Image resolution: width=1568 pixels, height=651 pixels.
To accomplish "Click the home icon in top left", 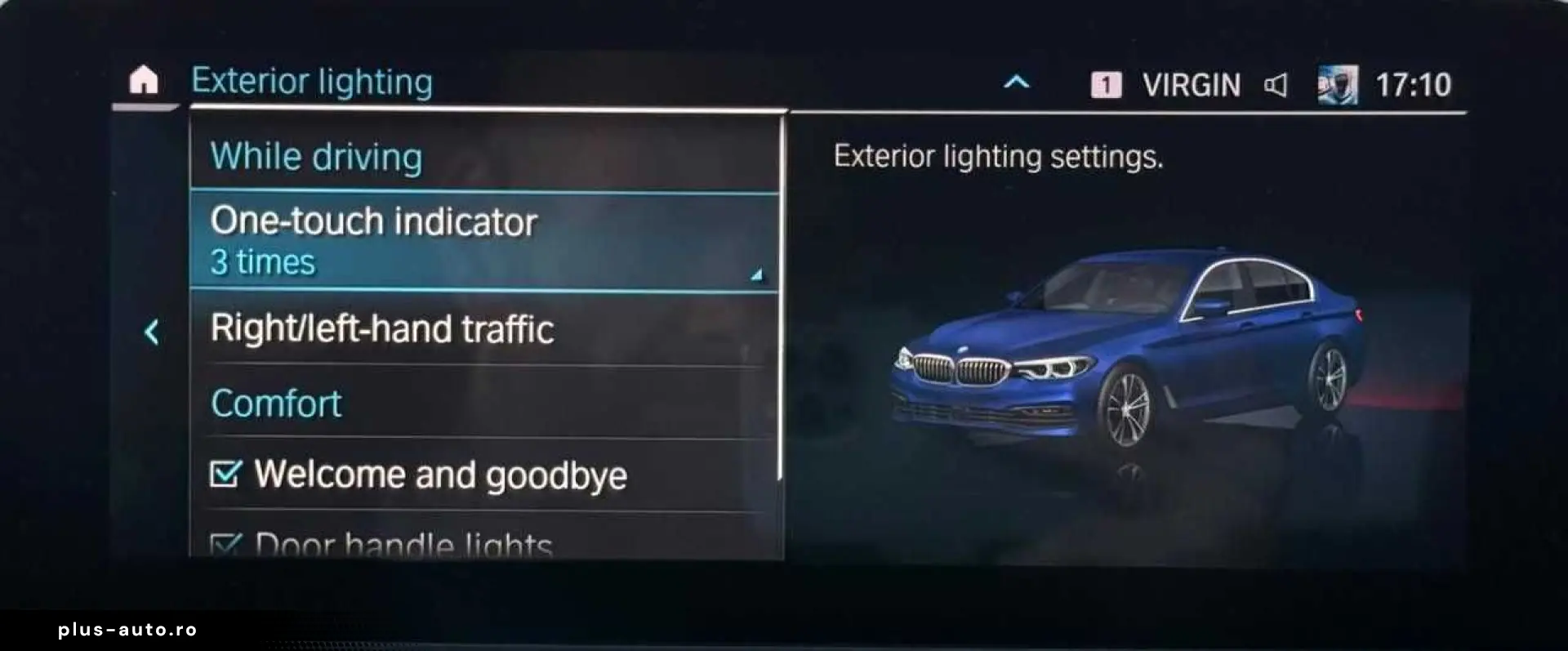I will tap(143, 80).
